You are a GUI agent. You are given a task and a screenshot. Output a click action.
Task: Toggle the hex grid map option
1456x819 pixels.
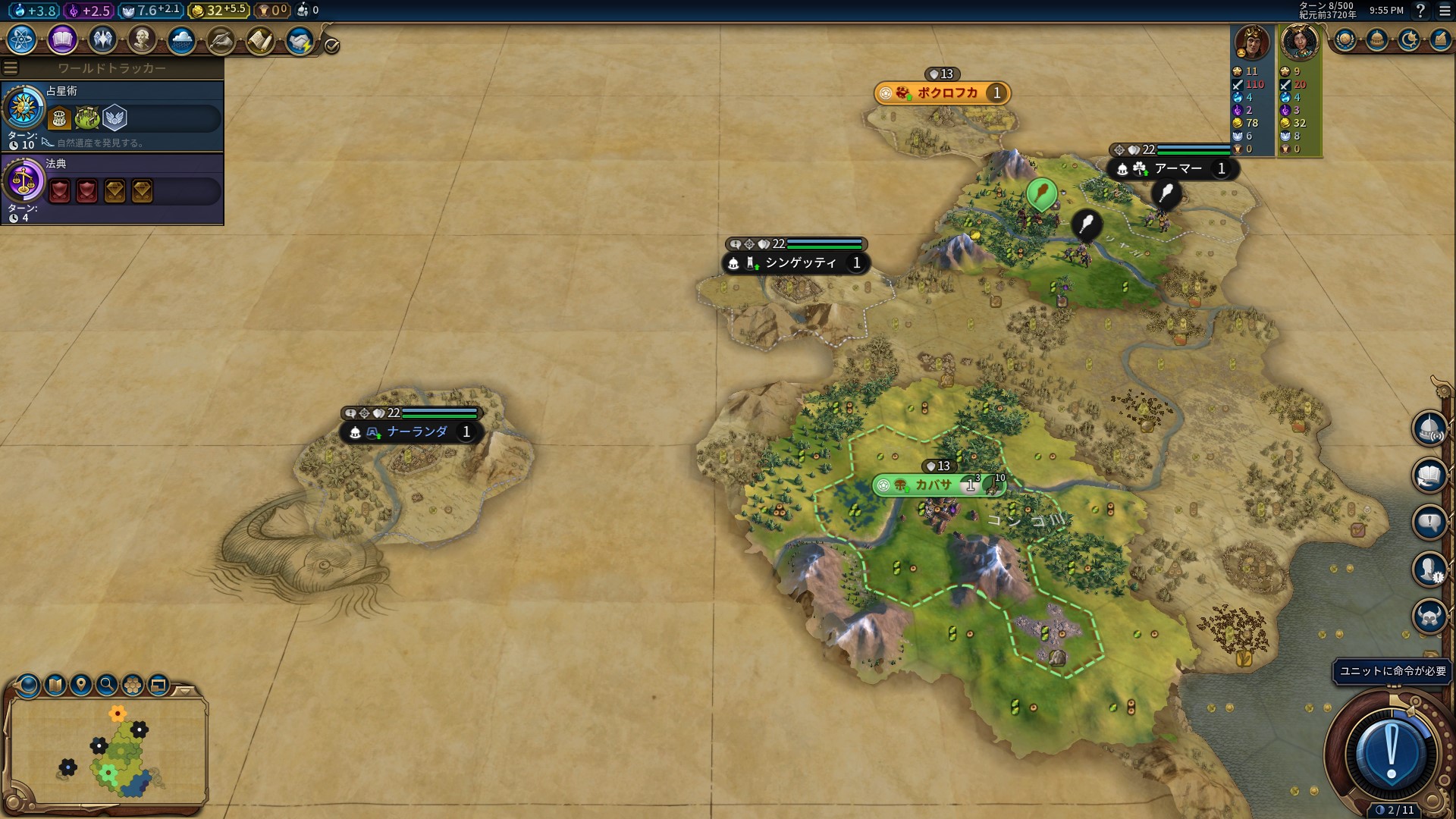[x=133, y=686]
